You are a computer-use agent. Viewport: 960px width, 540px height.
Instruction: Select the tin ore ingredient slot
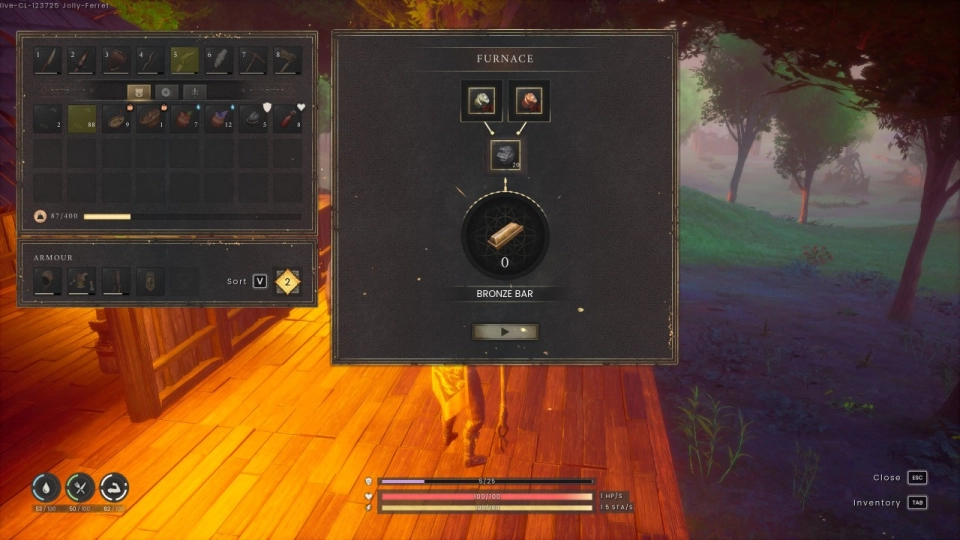[x=481, y=101]
